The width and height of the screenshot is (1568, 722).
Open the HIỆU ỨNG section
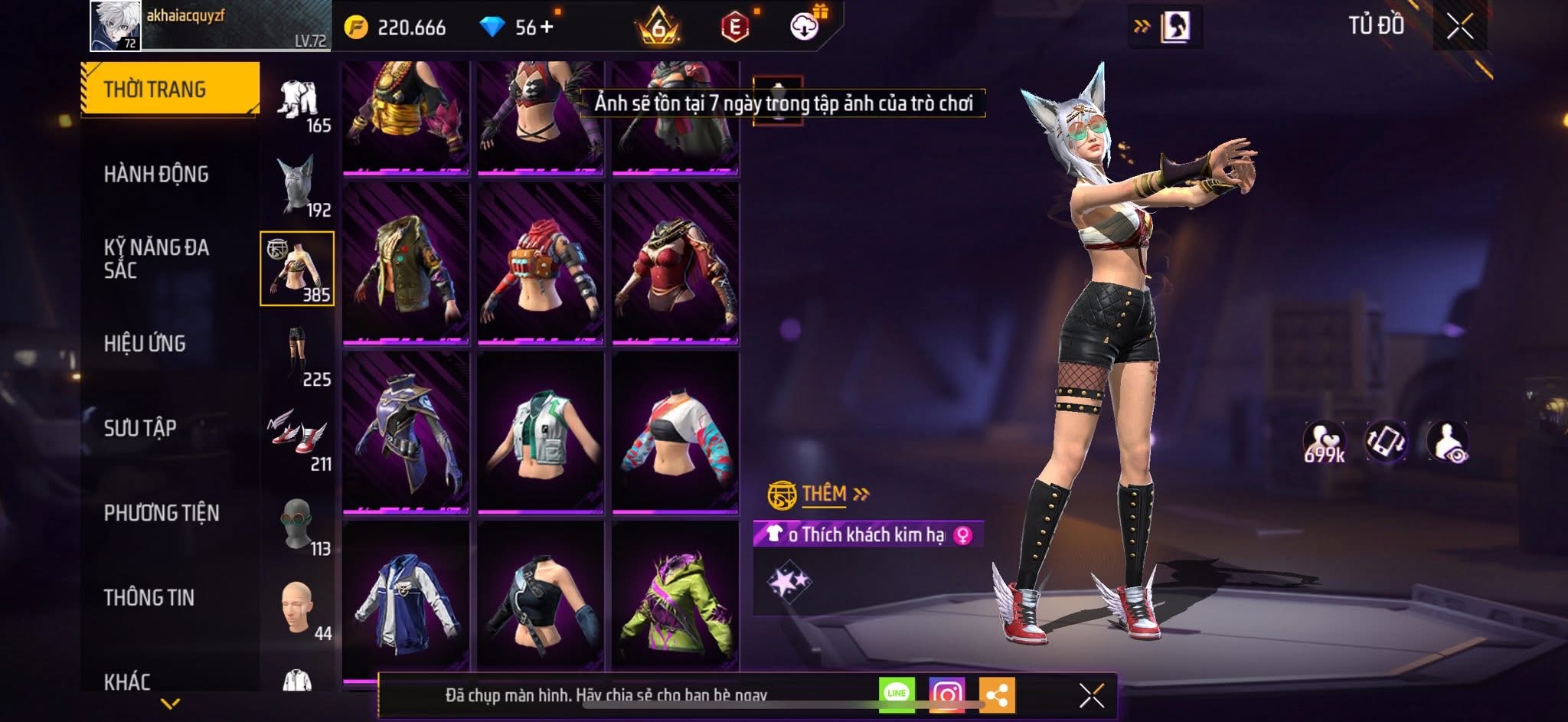145,344
